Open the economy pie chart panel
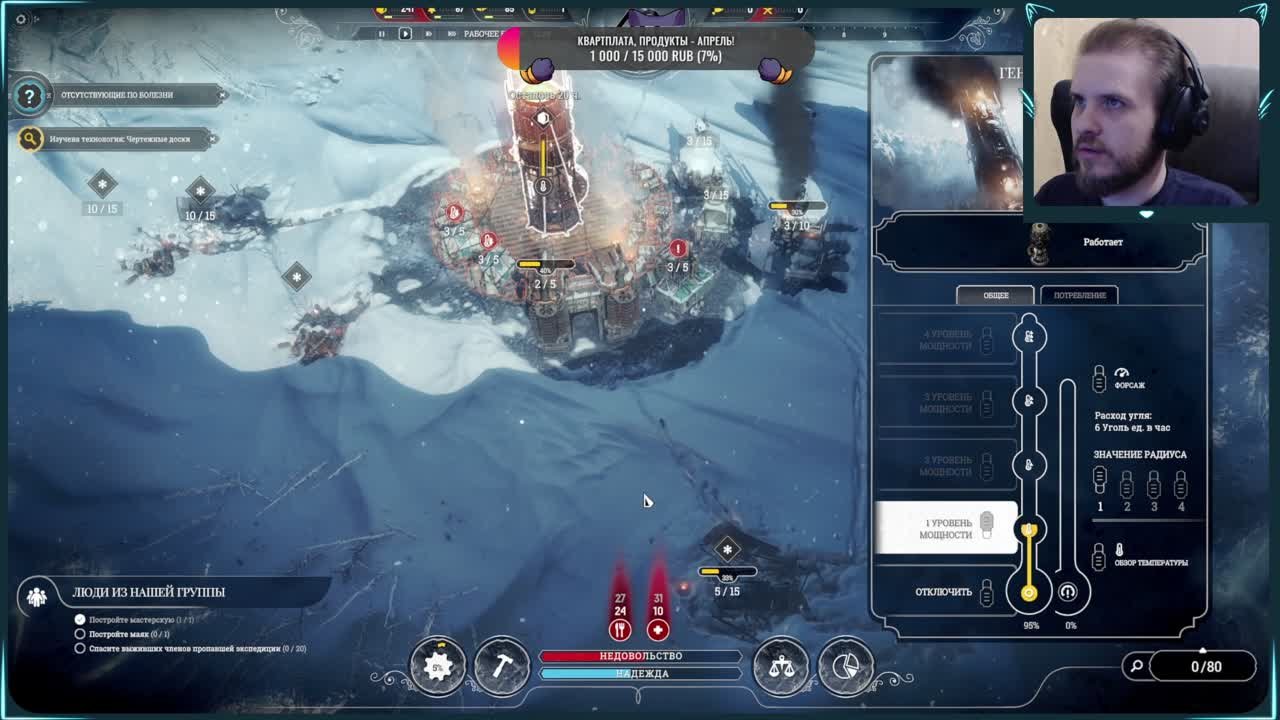 click(846, 667)
